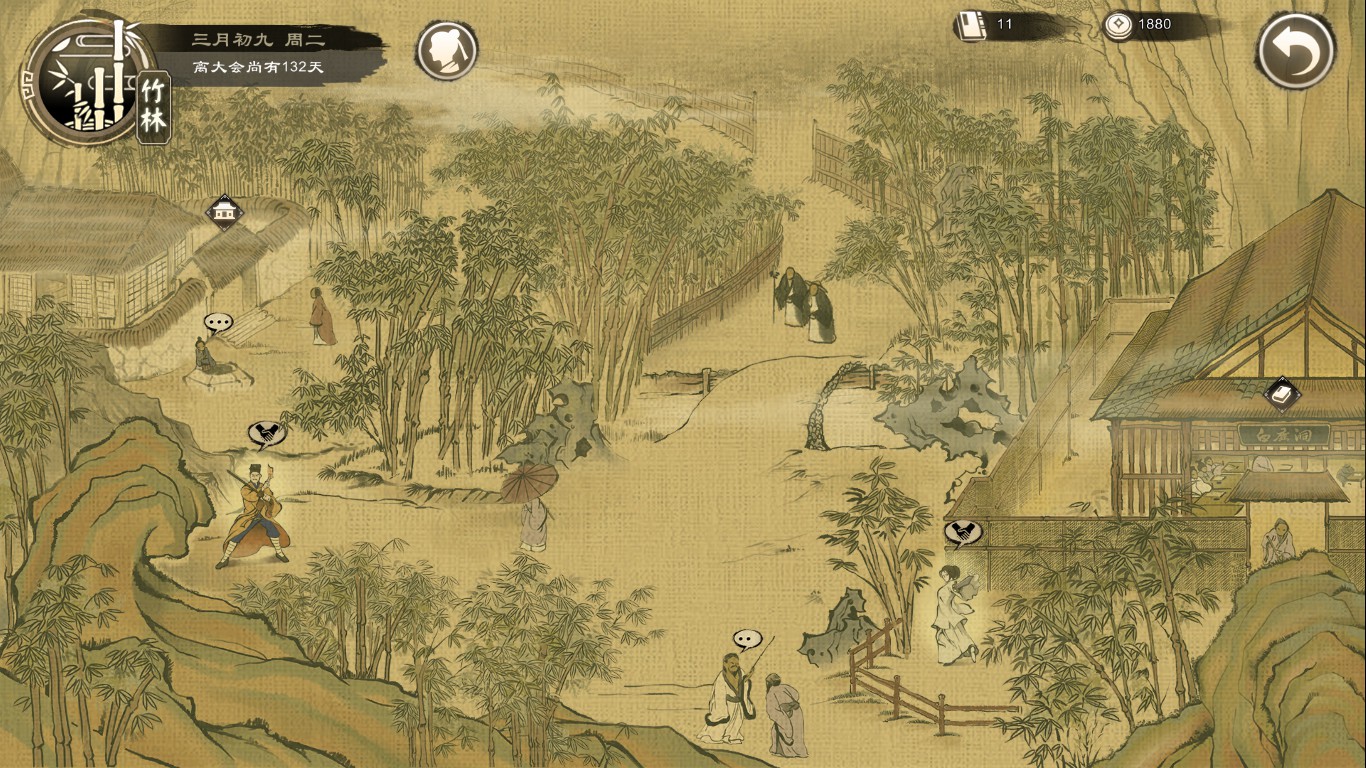This screenshot has width=1366, height=768.
Task: Enter the building marker near the thatched hut
Action: [x=223, y=212]
